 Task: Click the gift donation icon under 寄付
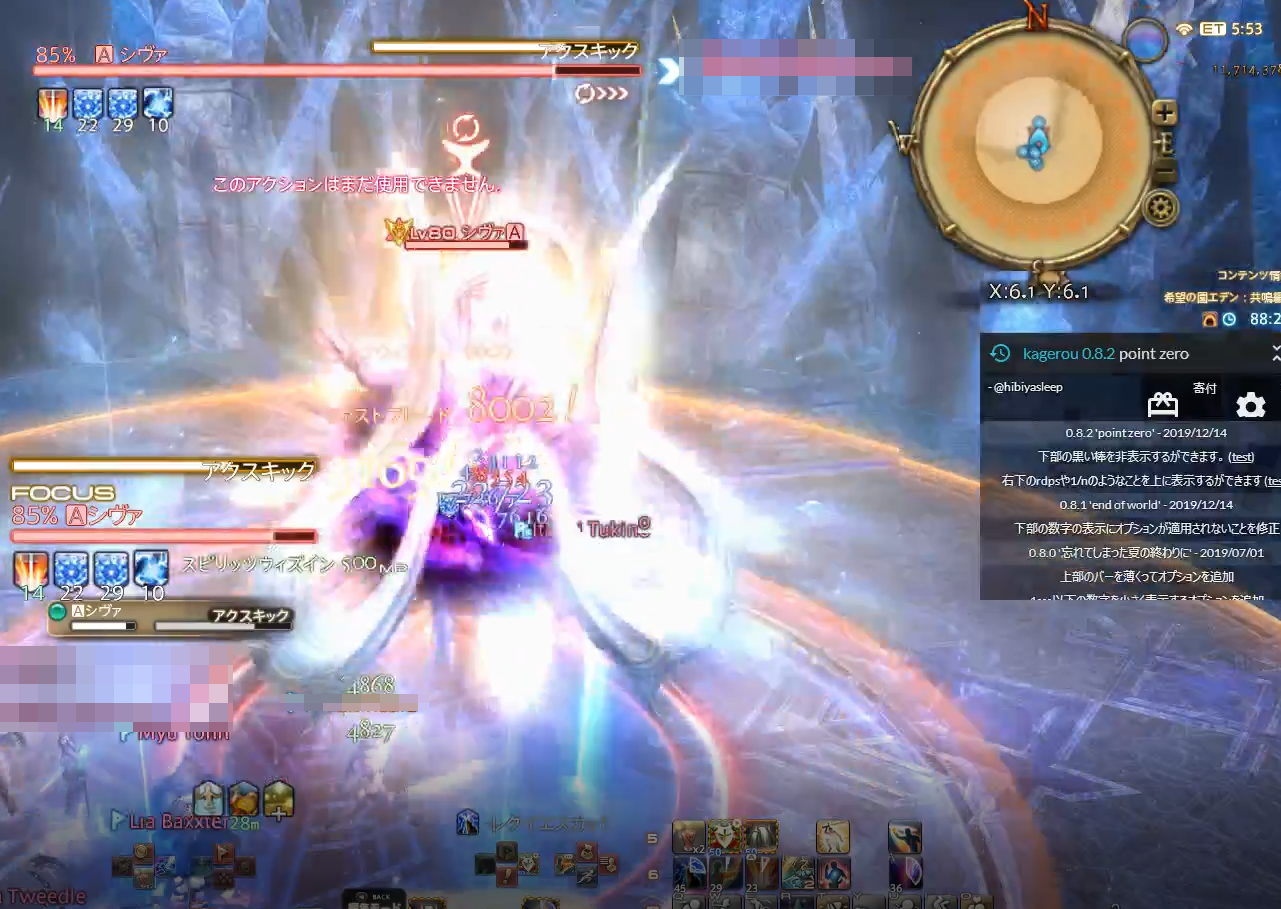click(x=1163, y=405)
